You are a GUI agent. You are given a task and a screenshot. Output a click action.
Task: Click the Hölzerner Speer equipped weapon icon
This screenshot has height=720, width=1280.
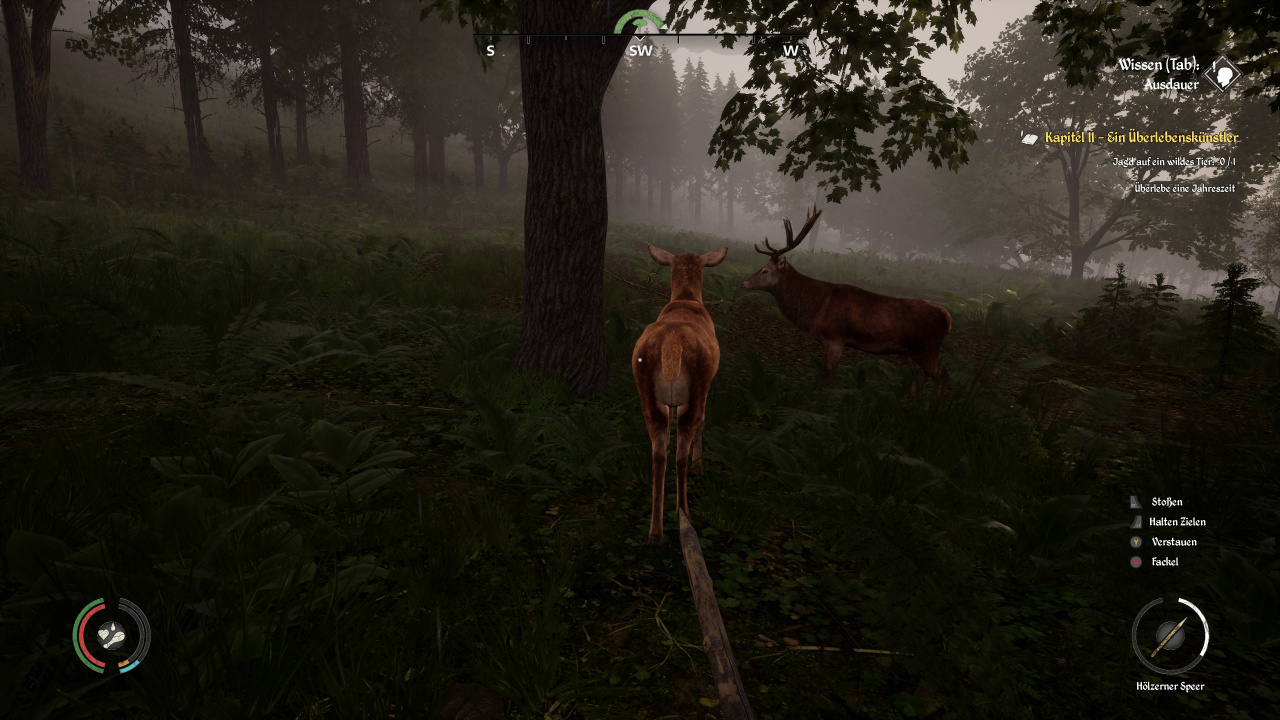tap(1170, 636)
